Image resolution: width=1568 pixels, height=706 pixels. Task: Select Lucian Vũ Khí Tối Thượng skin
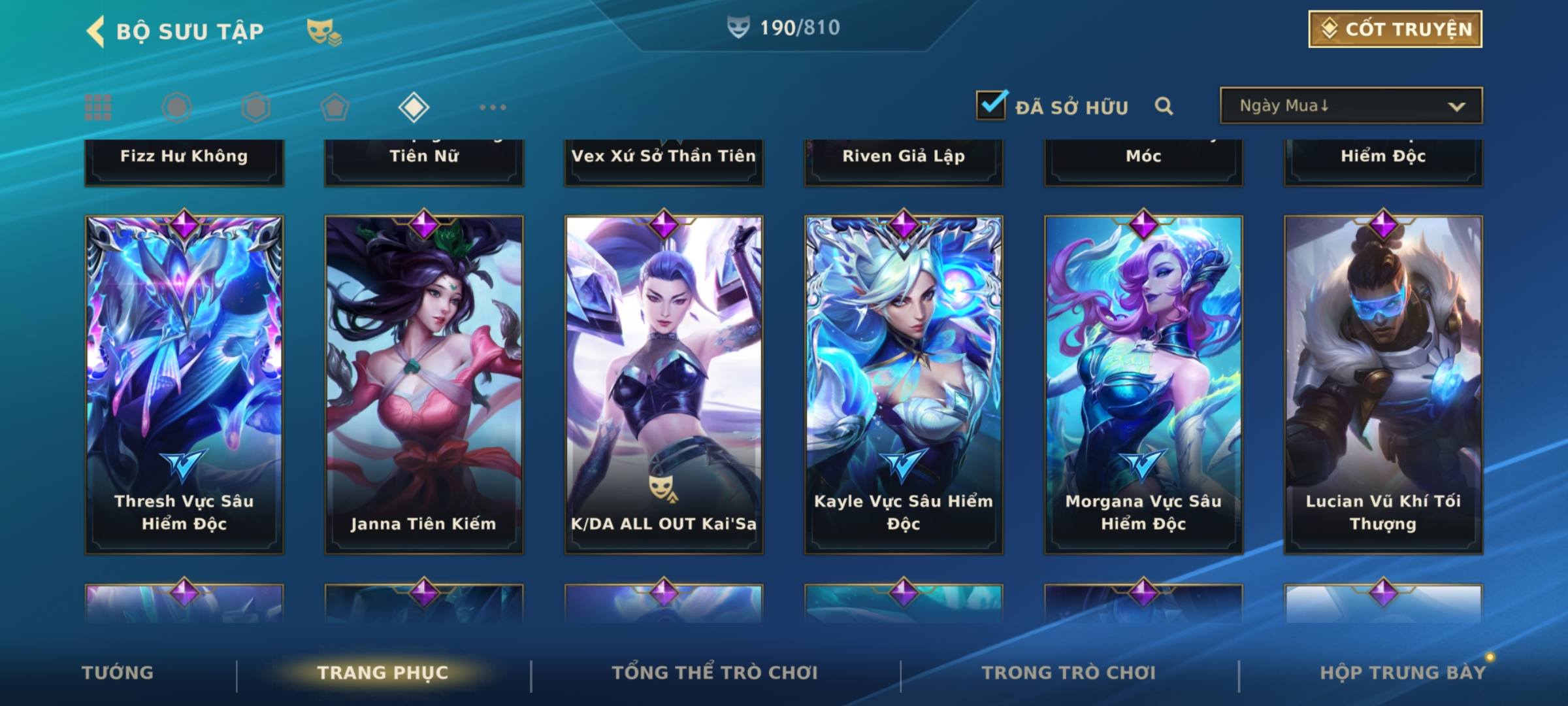click(1383, 384)
